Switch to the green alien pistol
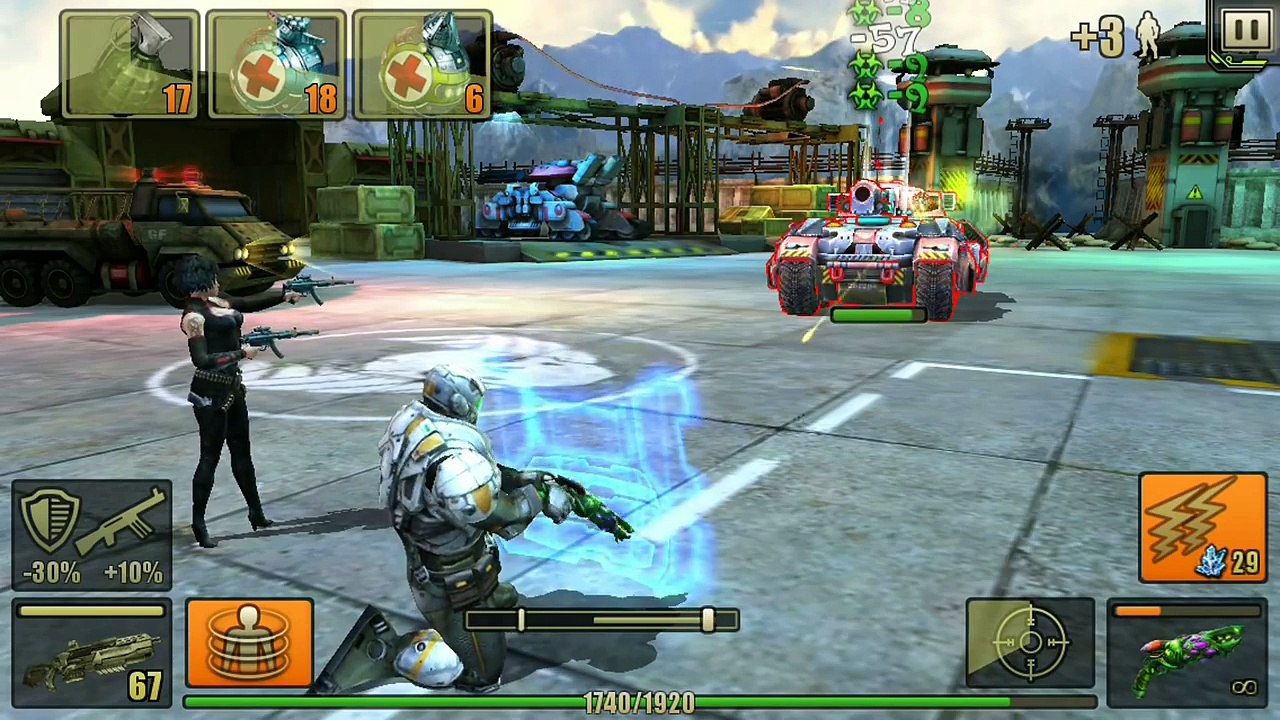Screen dimensions: 1280x720 1187,651
